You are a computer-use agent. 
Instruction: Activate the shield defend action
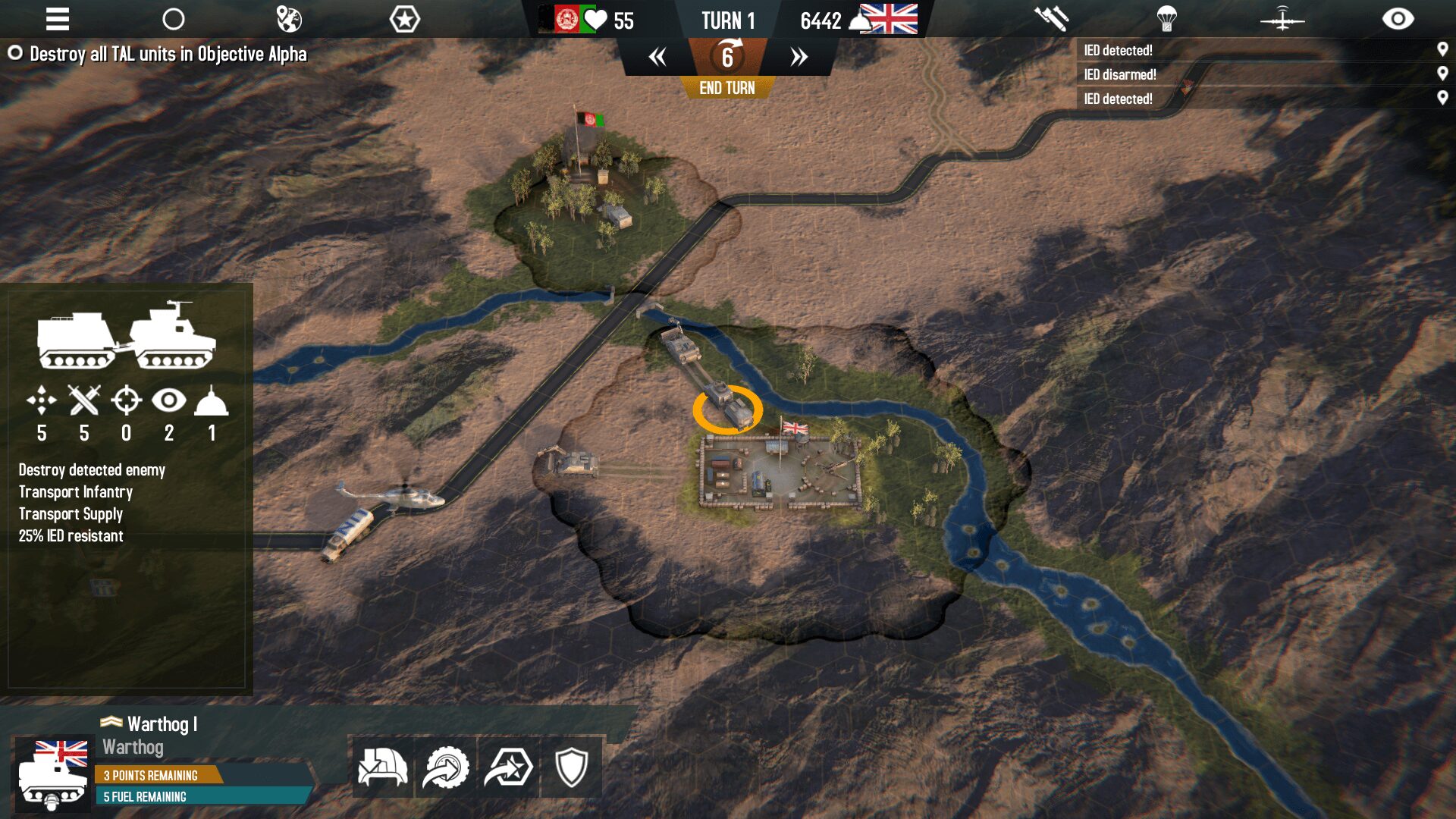pyautogui.click(x=572, y=767)
